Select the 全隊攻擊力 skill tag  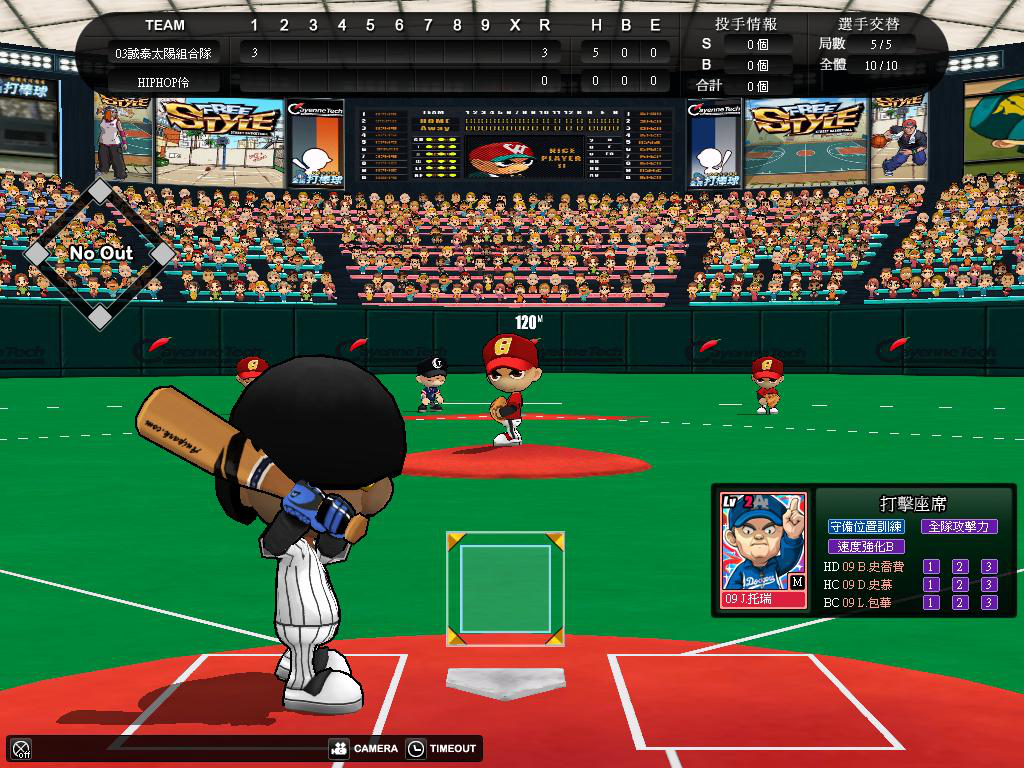coord(958,526)
